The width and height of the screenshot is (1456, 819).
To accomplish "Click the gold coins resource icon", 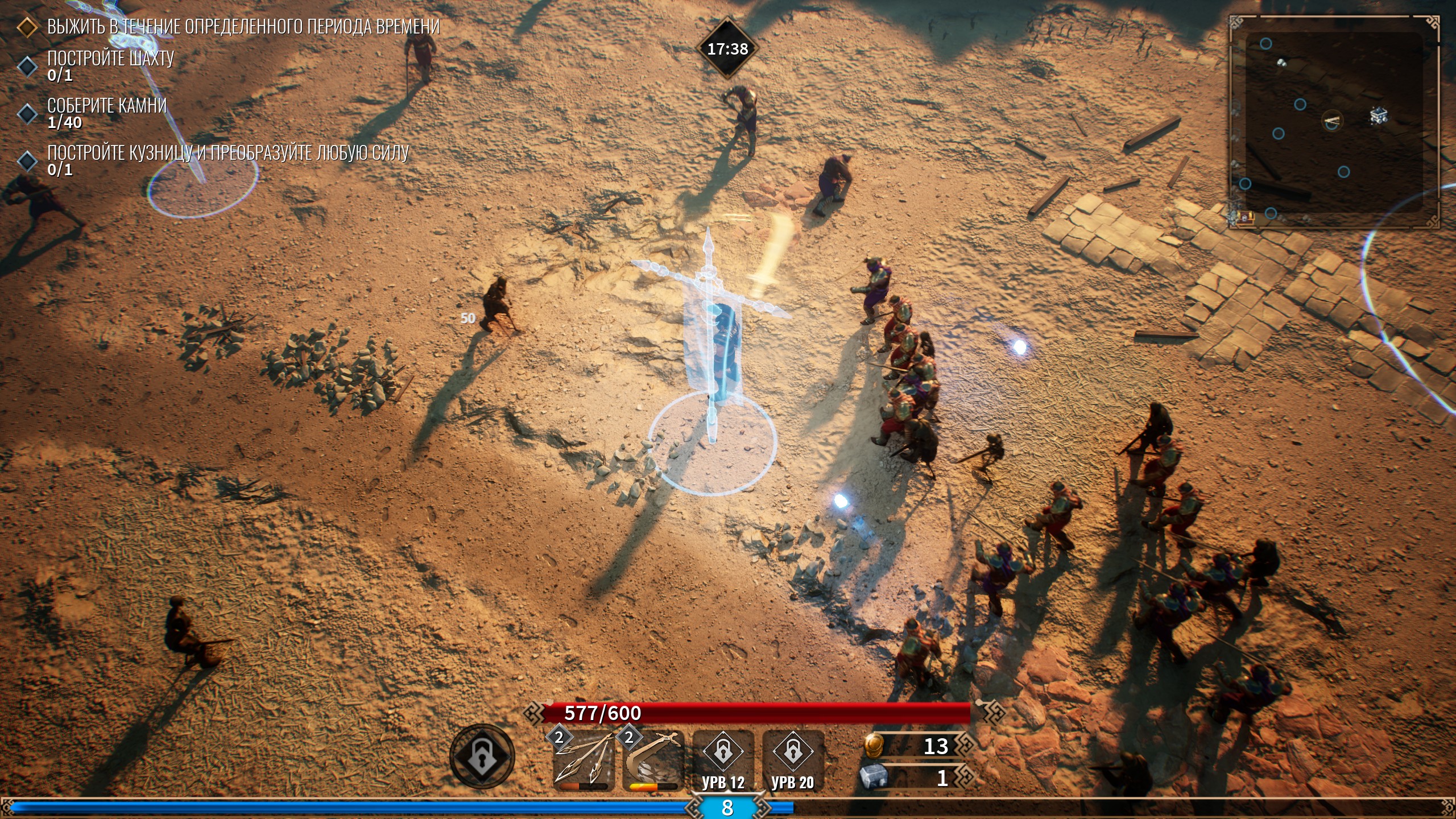I will point(873,746).
